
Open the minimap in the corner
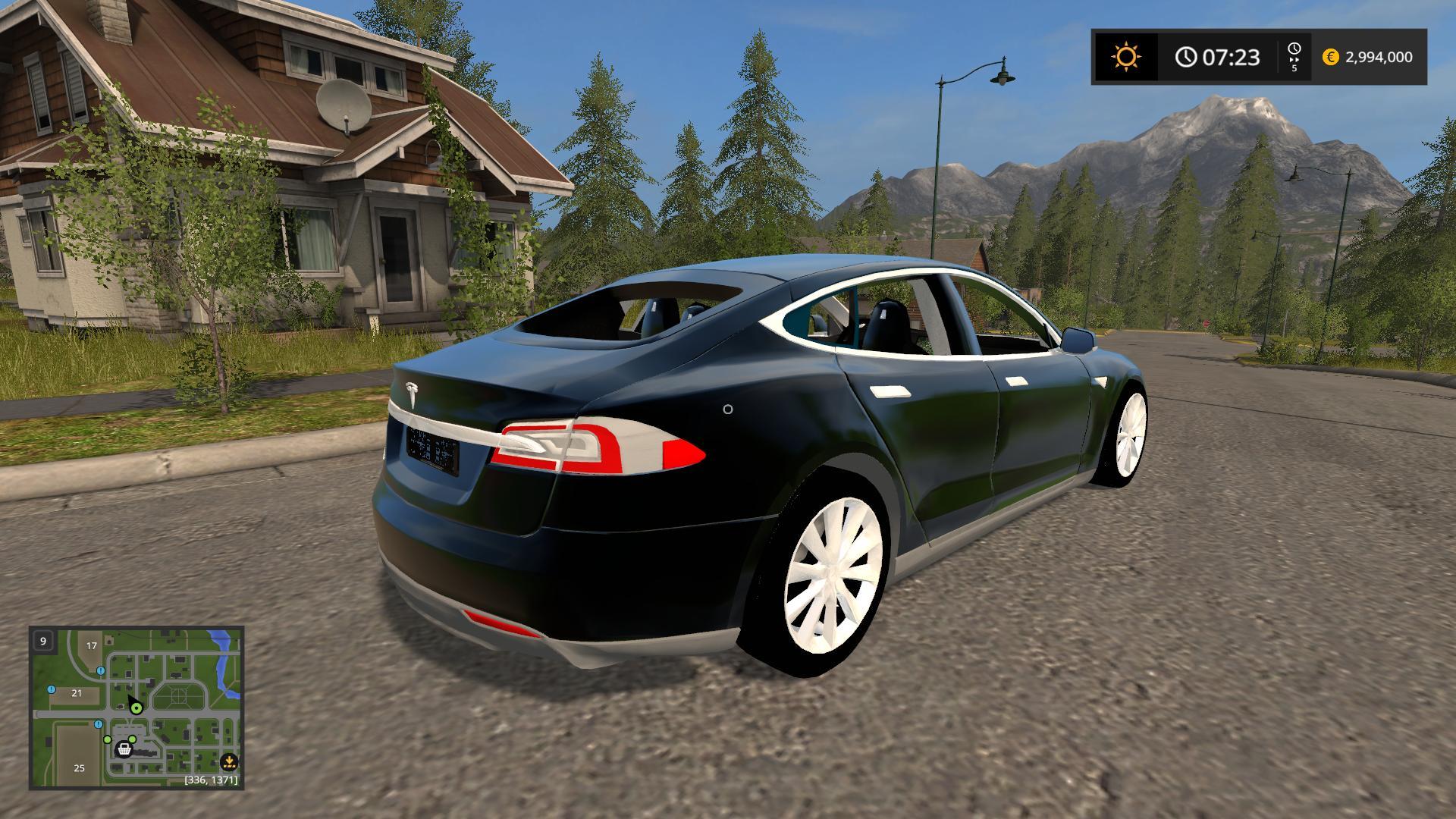coord(136,707)
